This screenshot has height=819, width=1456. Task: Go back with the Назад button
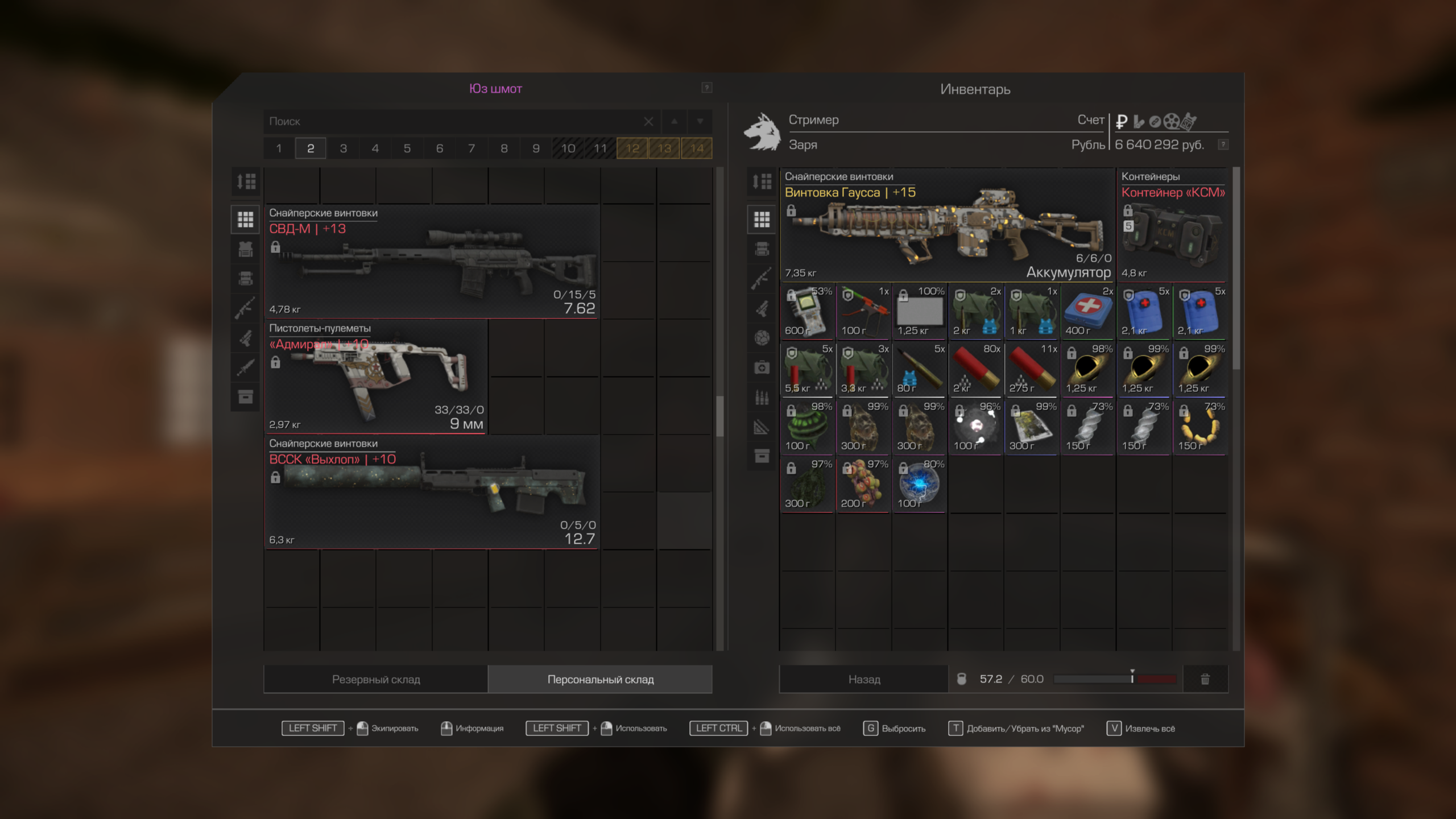coord(864,679)
